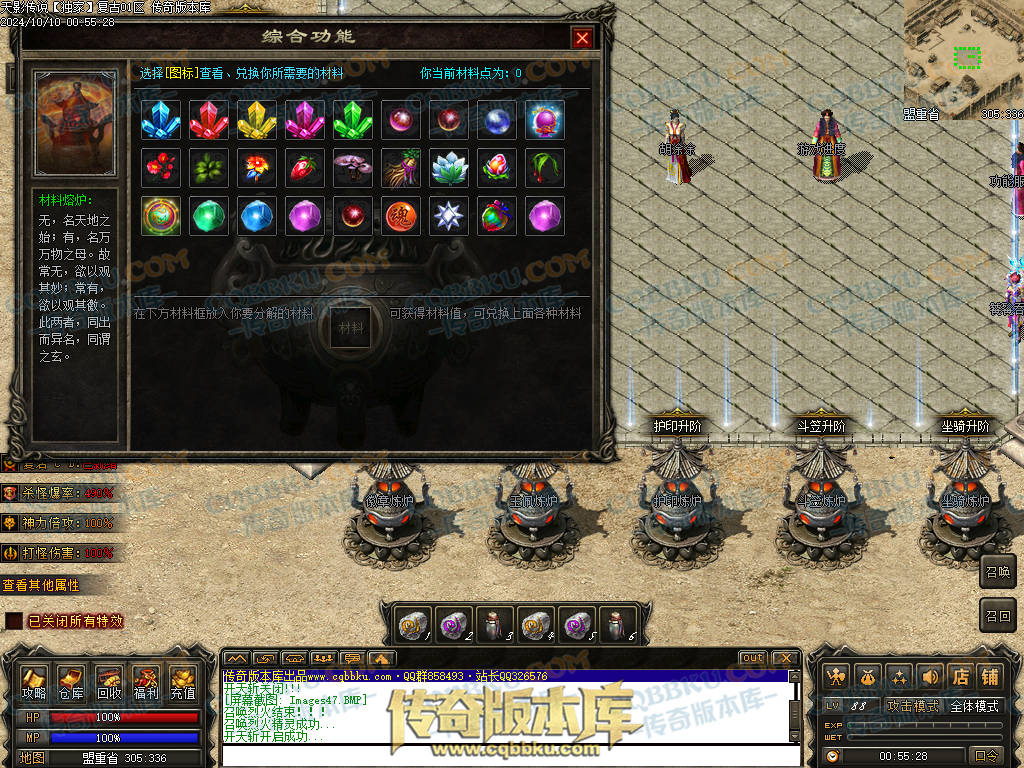Select the strawberry material icon
Image resolution: width=1024 pixels, height=768 pixels.
tap(305, 168)
